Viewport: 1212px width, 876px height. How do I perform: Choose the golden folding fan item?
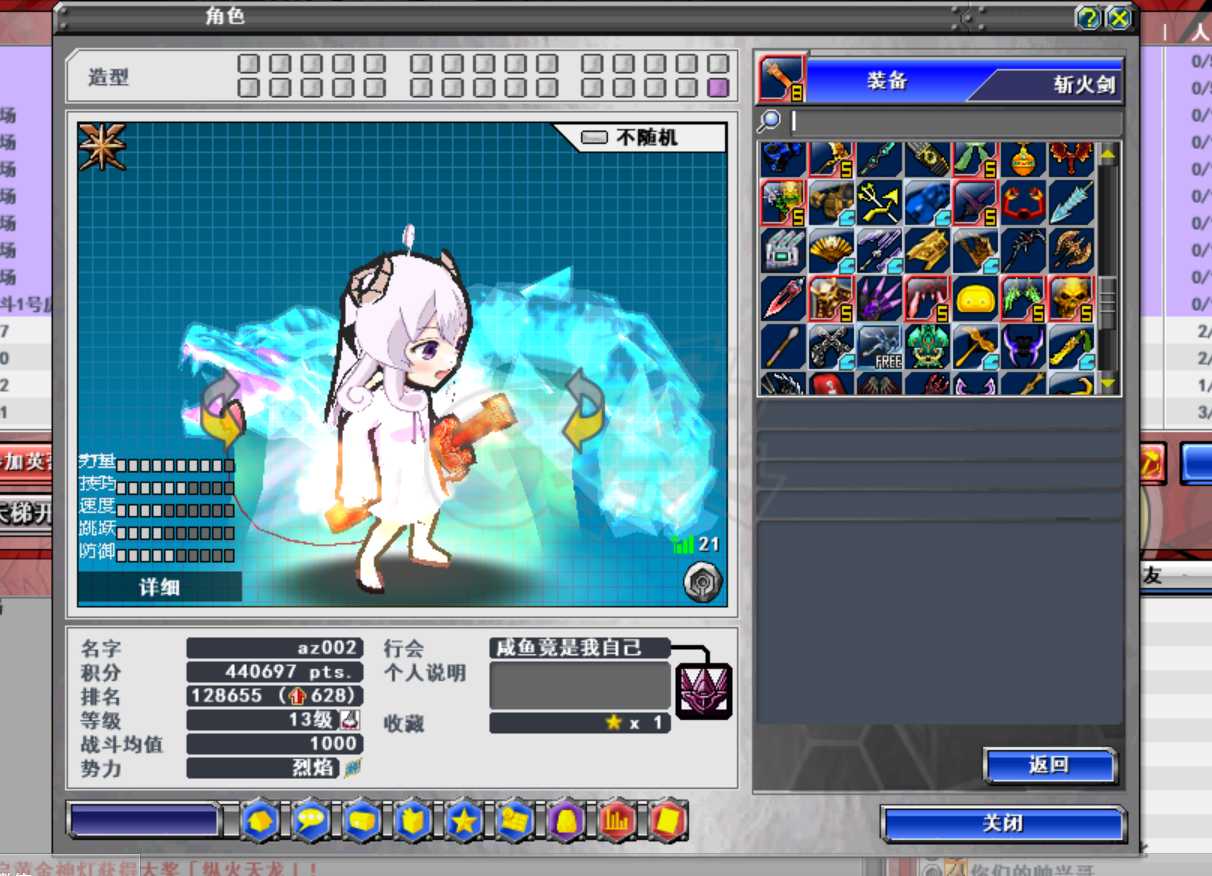coord(830,250)
